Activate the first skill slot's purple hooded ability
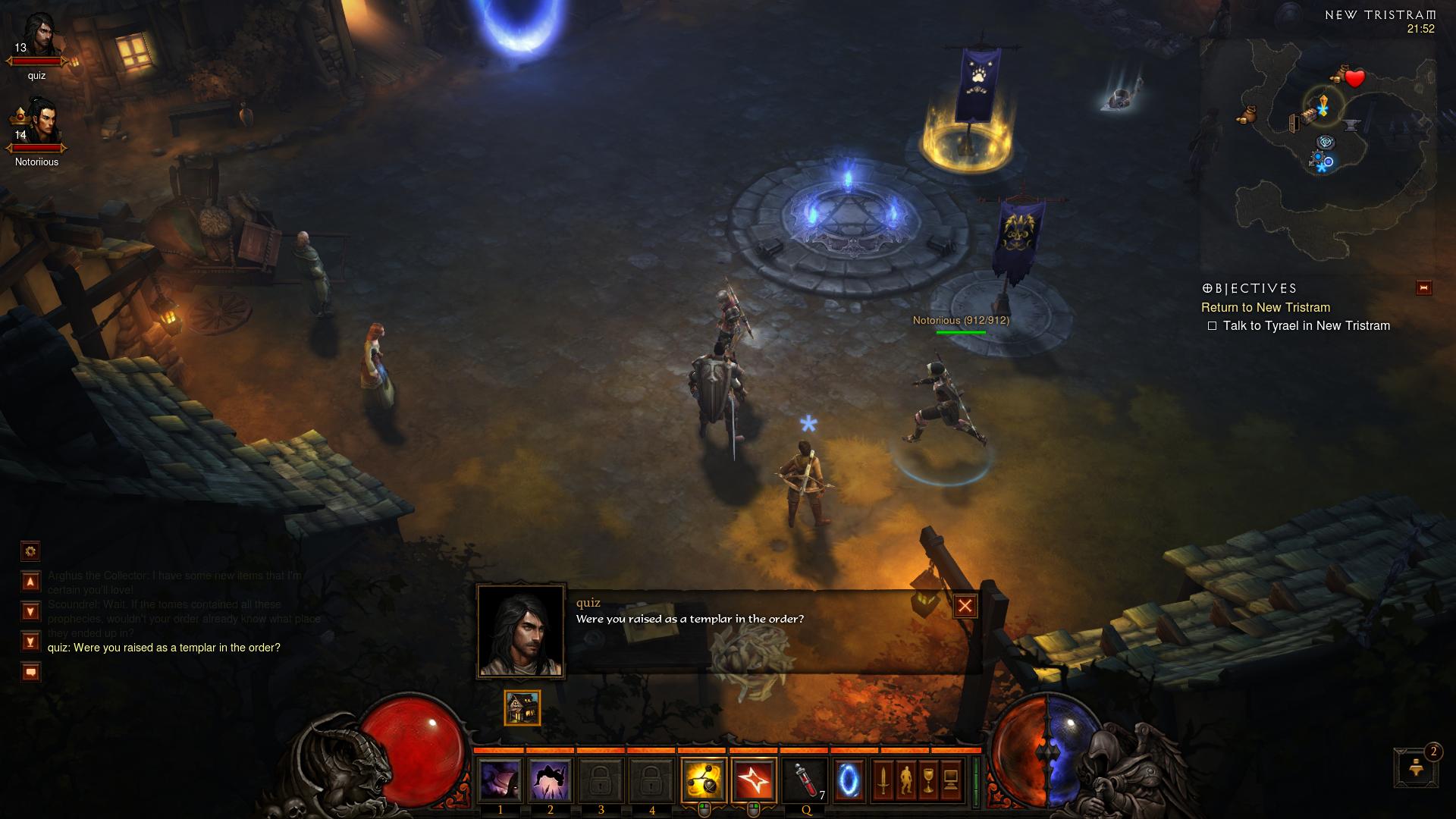 500,780
